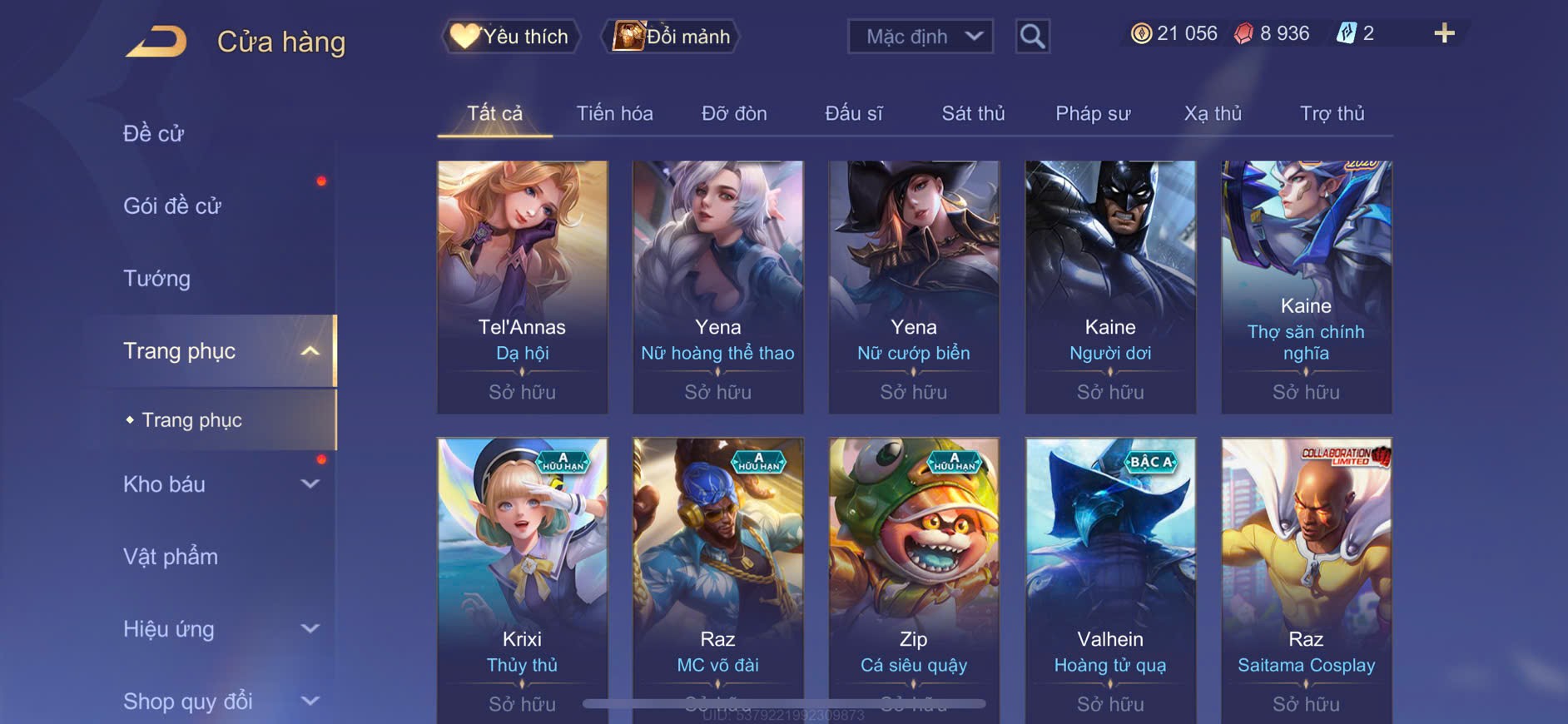The image size is (1568, 724).
Task: Open the Gói đề cử section
Action: 172,206
